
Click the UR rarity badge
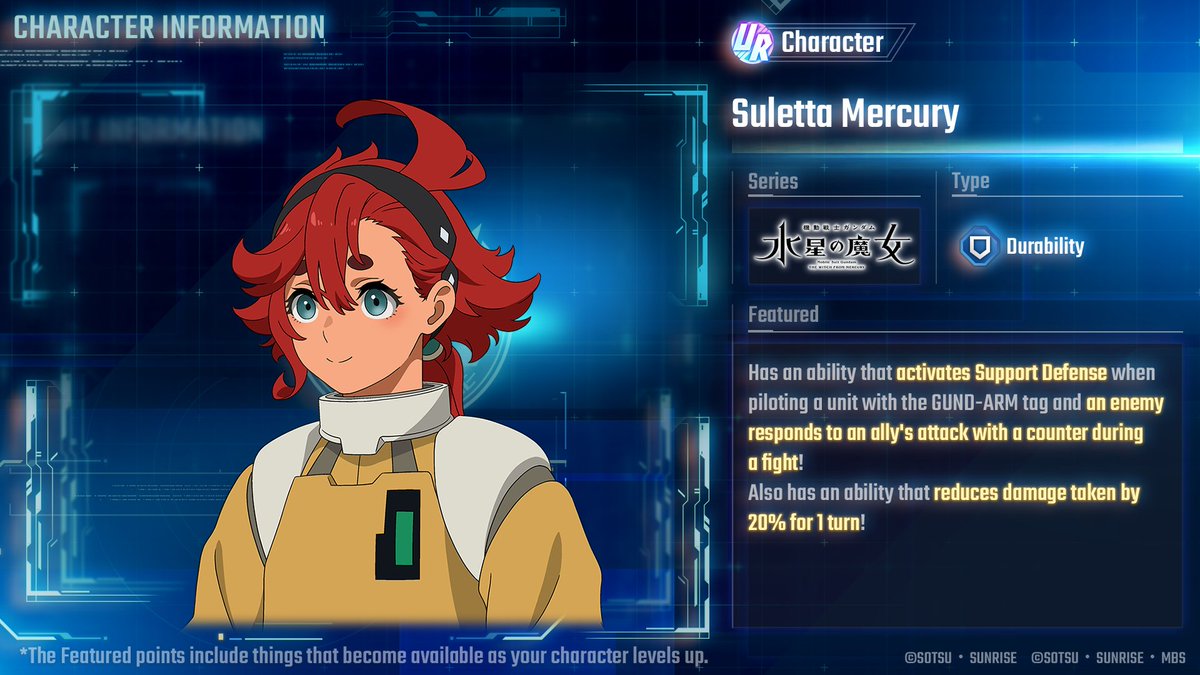[751, 40]
